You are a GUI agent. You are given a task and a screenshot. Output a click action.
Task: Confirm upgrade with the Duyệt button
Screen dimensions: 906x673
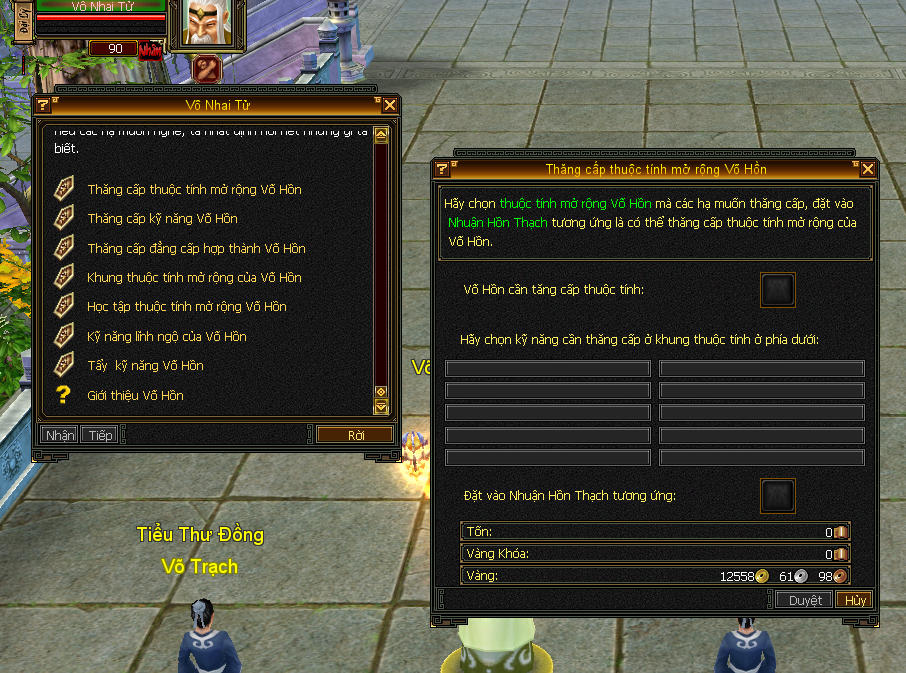click(805, 600)
